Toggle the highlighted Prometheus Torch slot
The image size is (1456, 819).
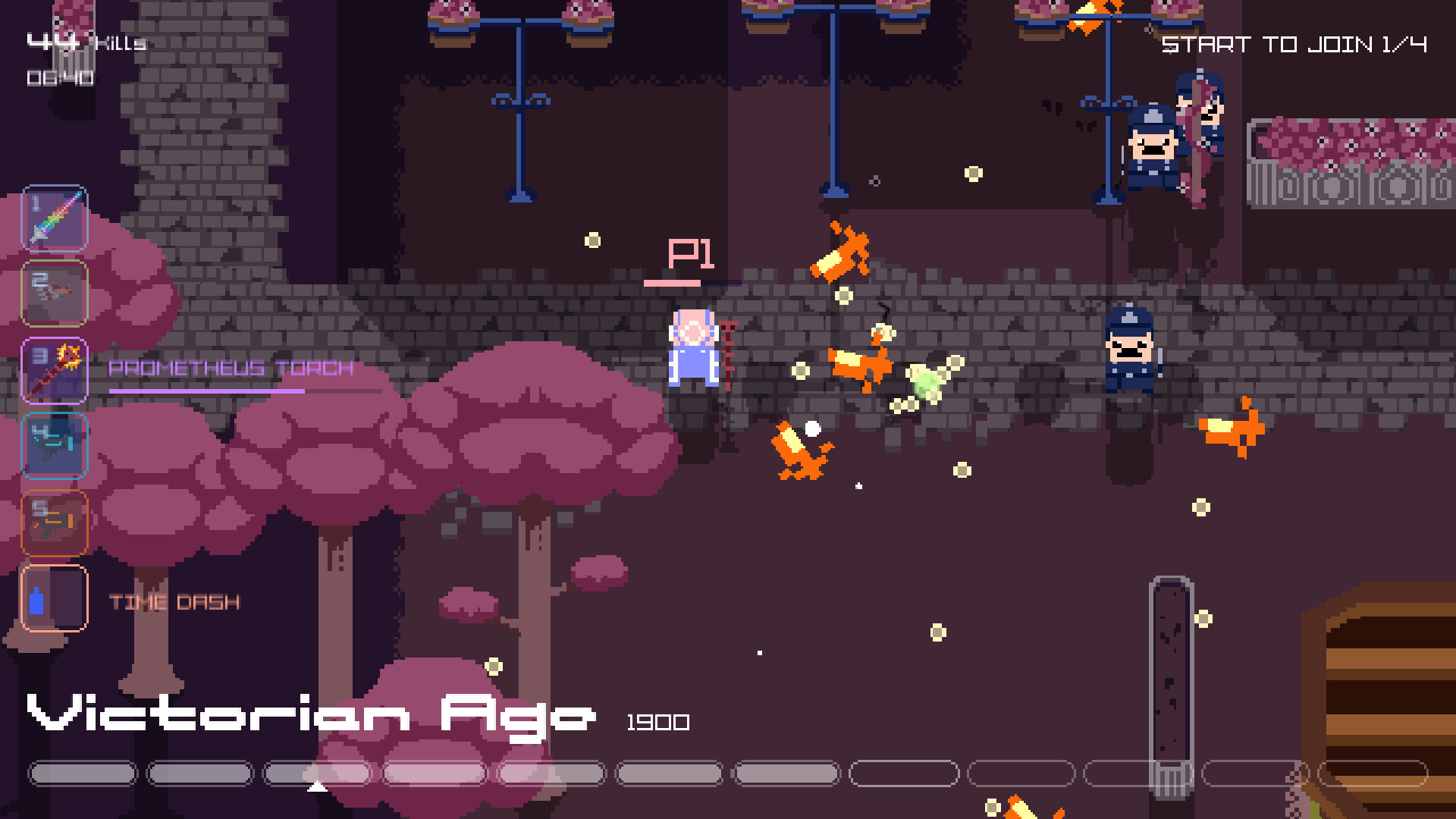[55, 370]
